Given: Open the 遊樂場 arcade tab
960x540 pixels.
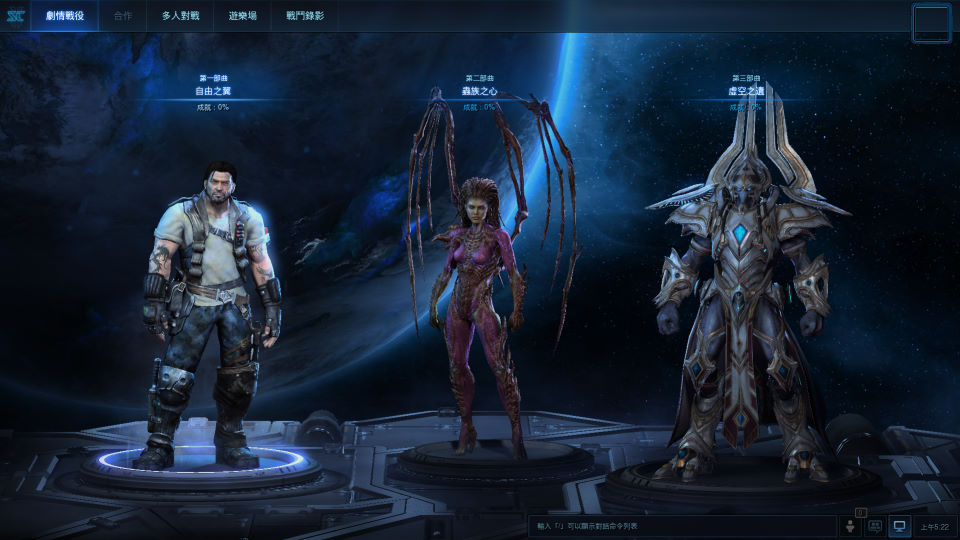Looking at the screenshot, I should click(x=242, y=16).
